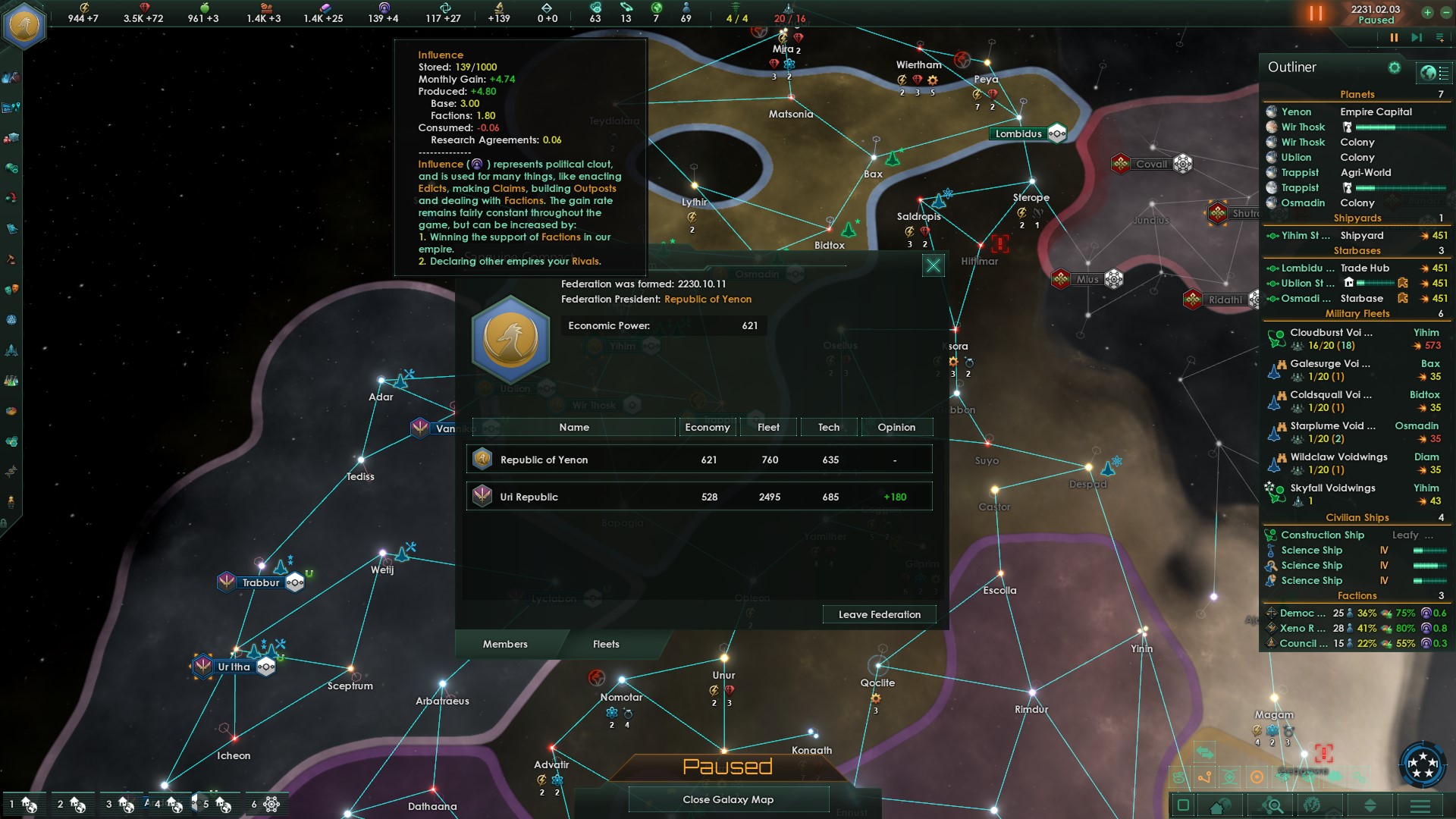The image size is (1456, 819).
Task: Open the Ship Designer from the sidebar
Action: 11,349
